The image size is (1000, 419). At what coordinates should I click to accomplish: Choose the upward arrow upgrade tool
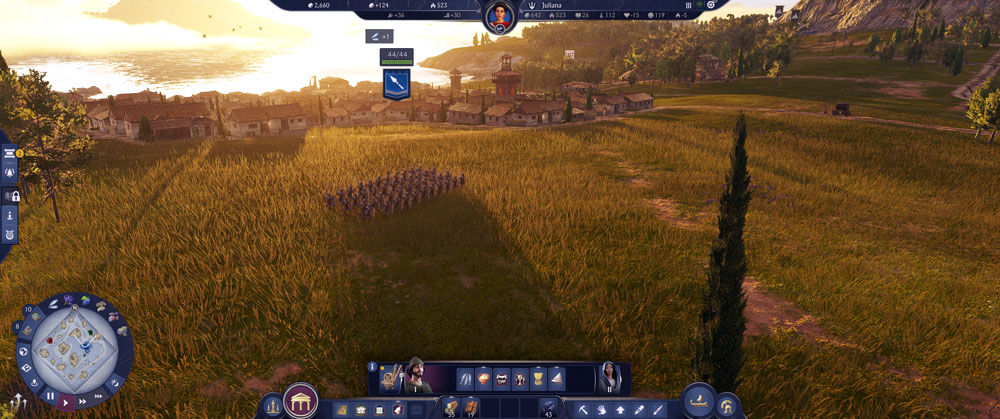(620, 409)
